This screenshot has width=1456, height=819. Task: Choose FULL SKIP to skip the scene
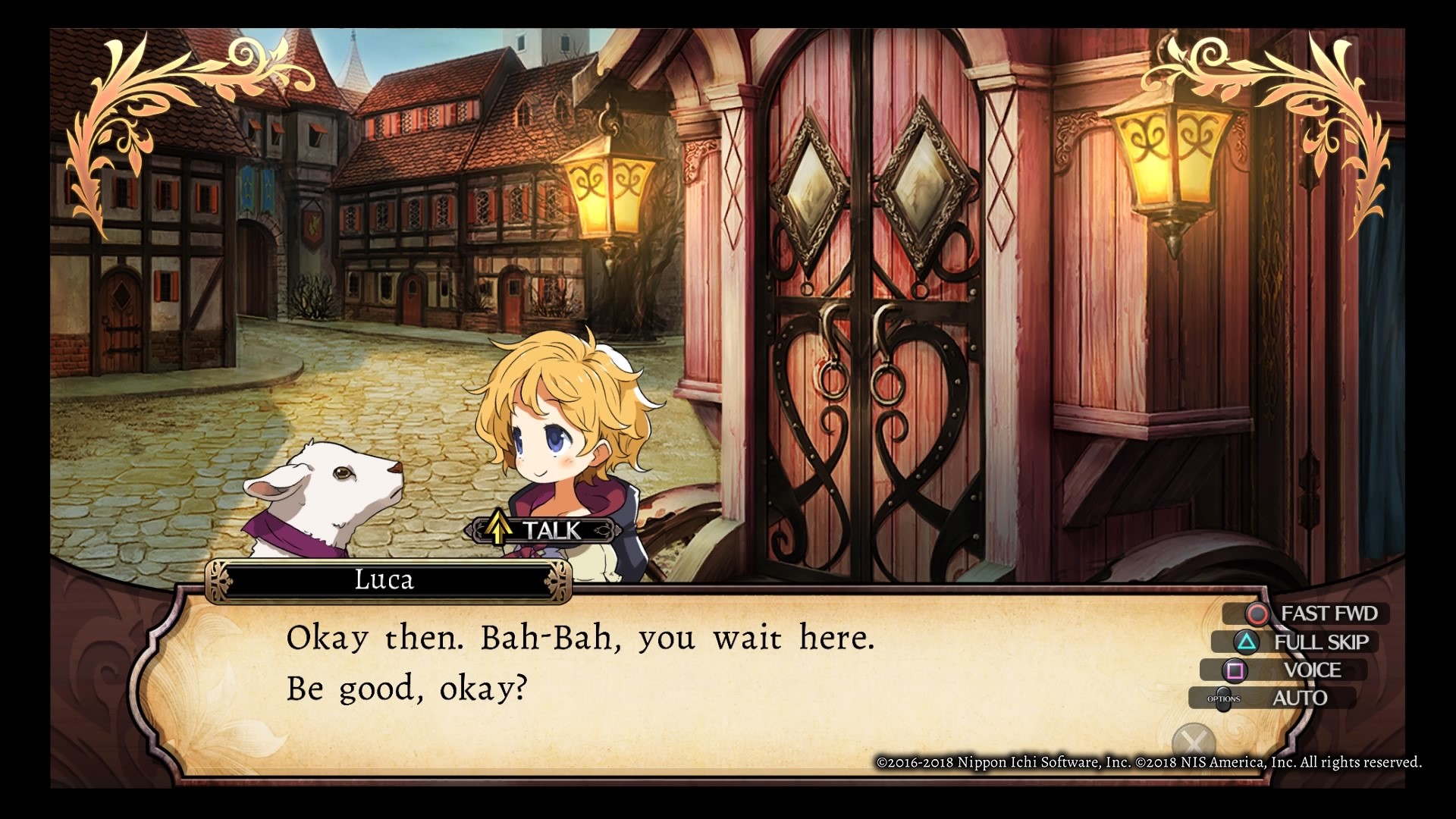tap(1304, 642)
